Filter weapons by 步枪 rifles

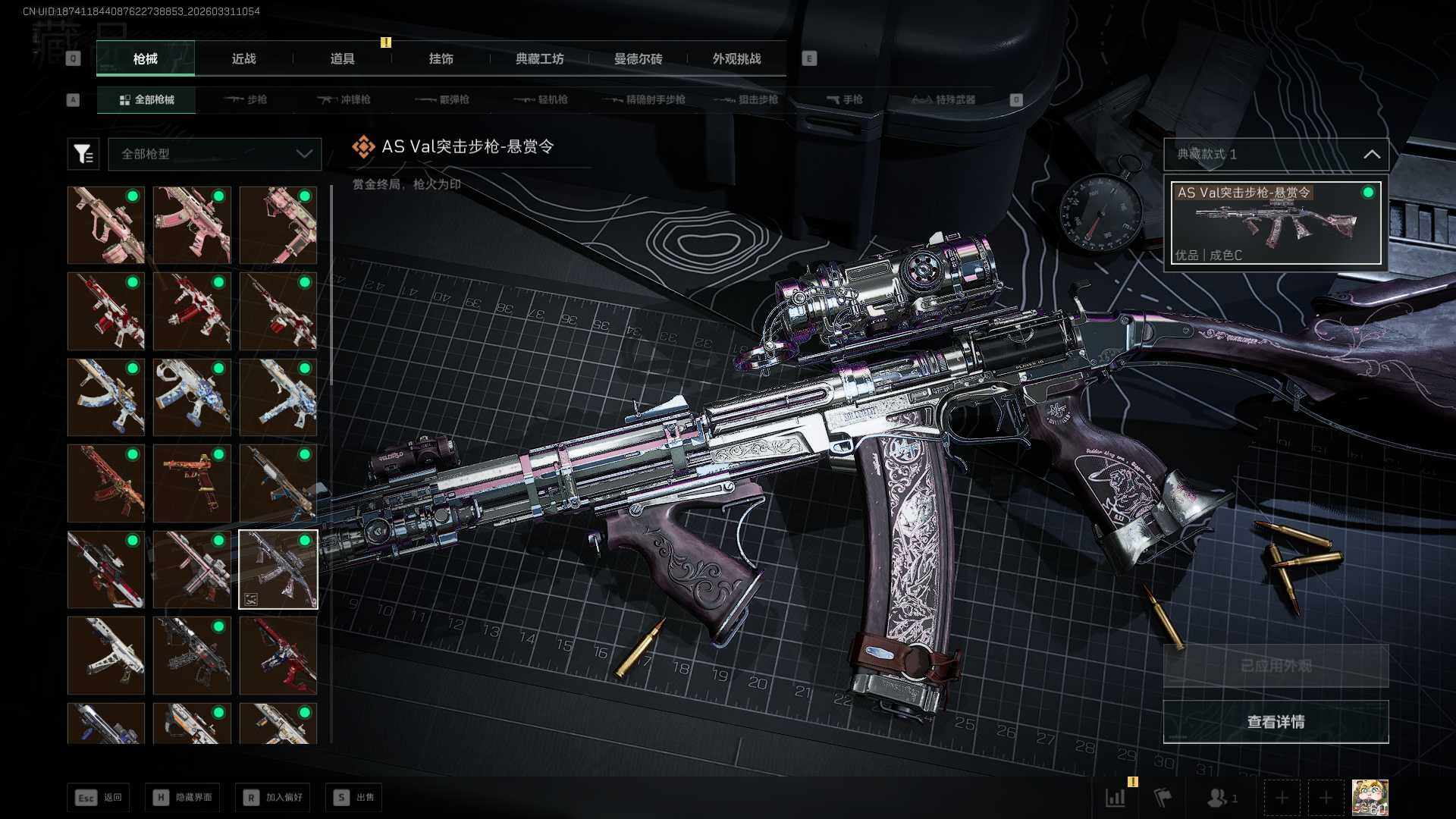tap(246, 99)
